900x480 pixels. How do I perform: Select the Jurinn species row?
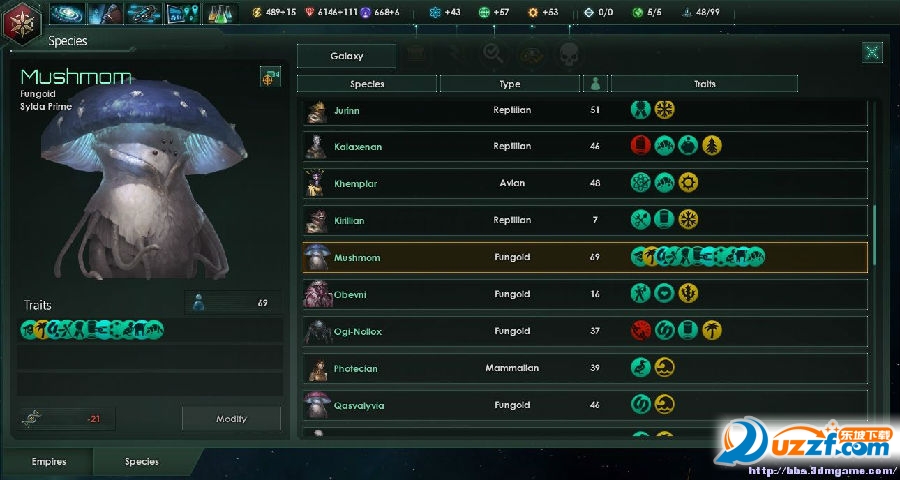pyautogui.click(x=584, y=110)
